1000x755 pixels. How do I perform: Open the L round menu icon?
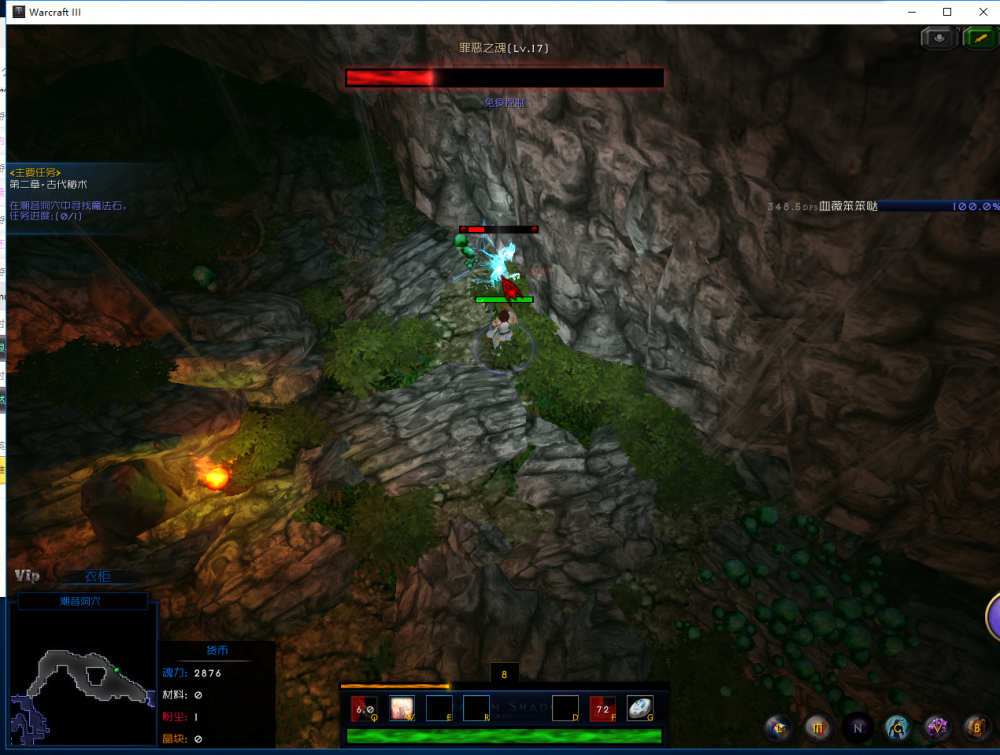click(x=778, y=727)
